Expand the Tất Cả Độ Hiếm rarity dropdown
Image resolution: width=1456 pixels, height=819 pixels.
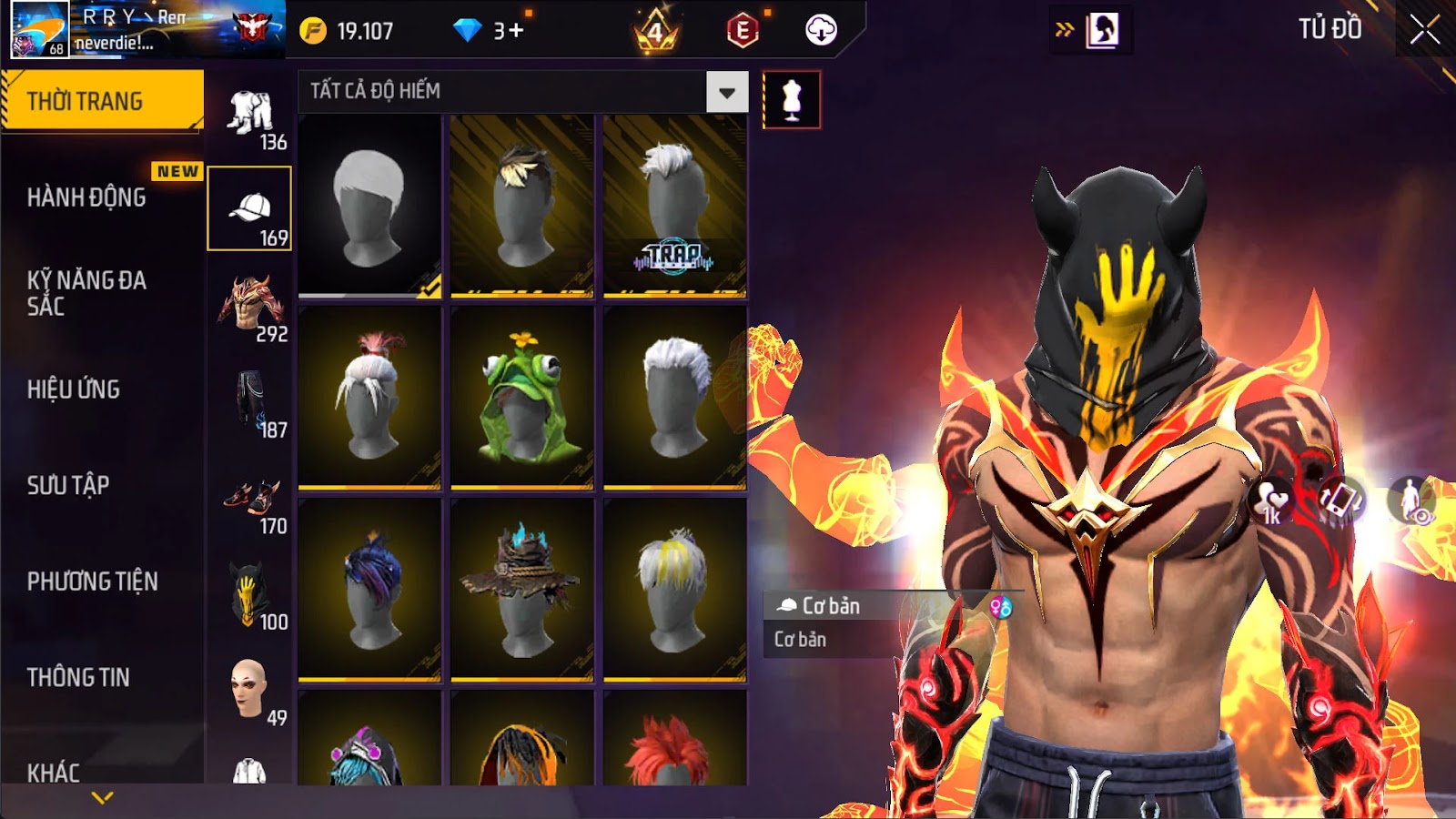pyautogui.click(x=726, y=92)
